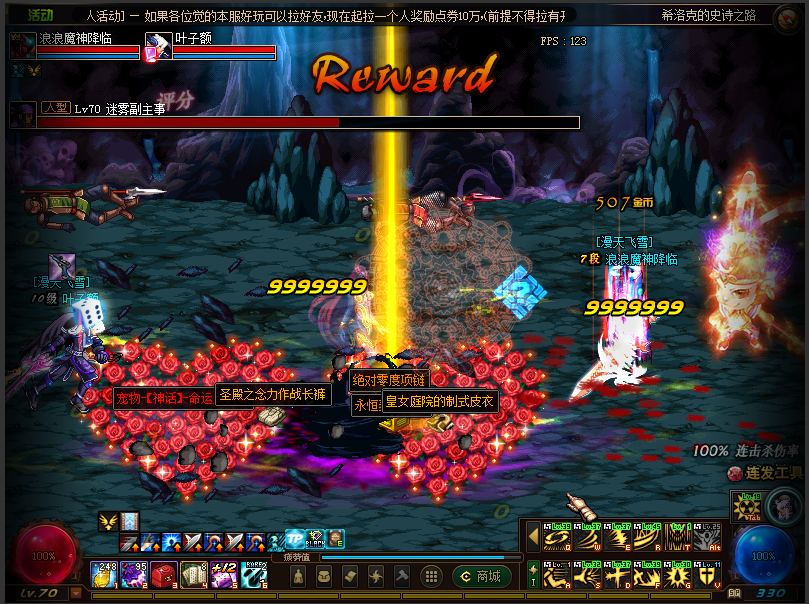The width and height of the screenshot is (809, 604).
Task: Open the 商城 shop button
Action: (x=483, y=577)
